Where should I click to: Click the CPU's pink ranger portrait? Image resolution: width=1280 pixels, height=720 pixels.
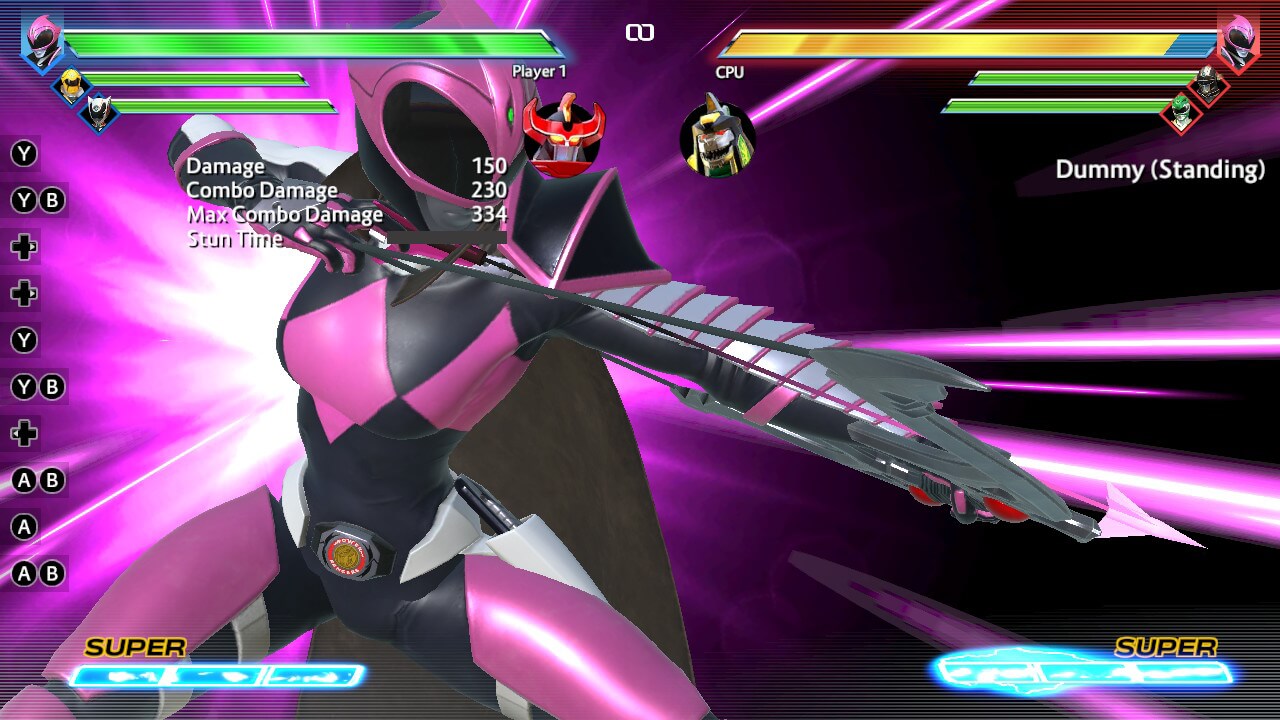click(1237, 44)
